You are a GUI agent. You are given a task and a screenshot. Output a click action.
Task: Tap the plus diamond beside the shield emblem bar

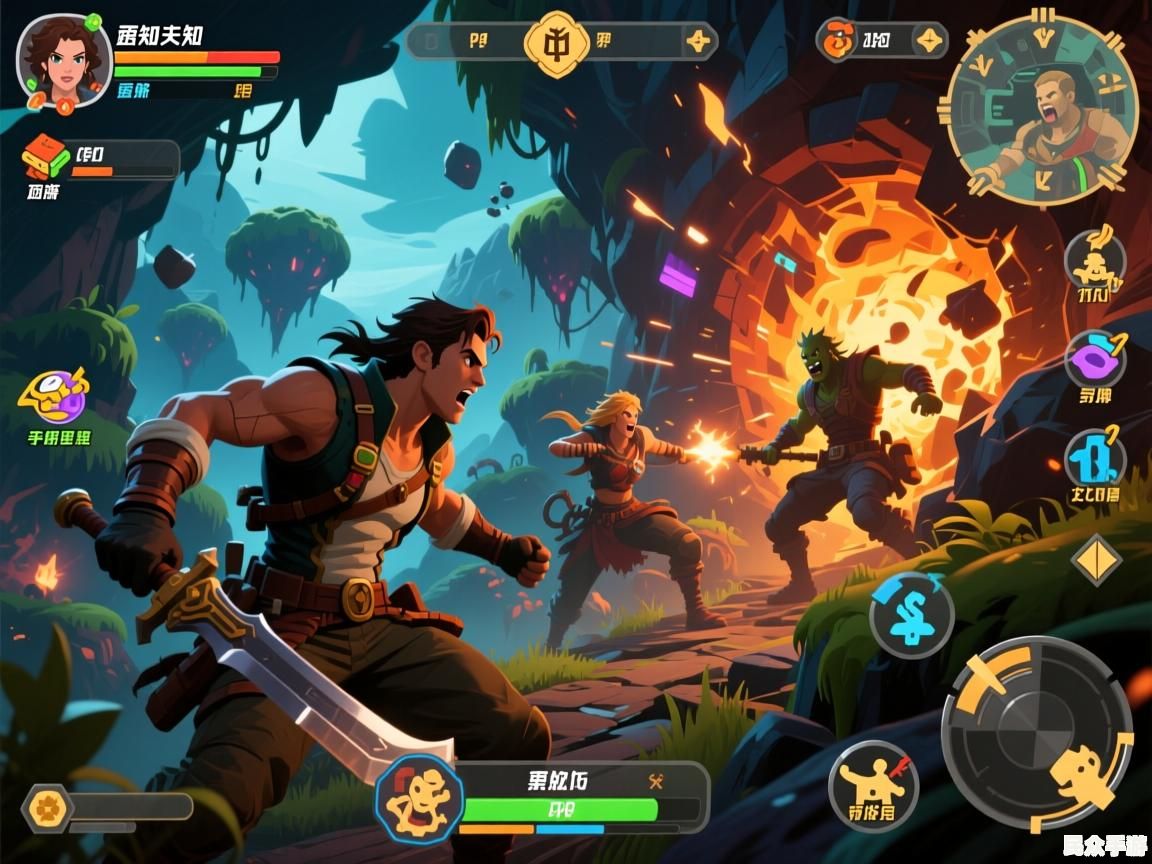tap(698, 42)
